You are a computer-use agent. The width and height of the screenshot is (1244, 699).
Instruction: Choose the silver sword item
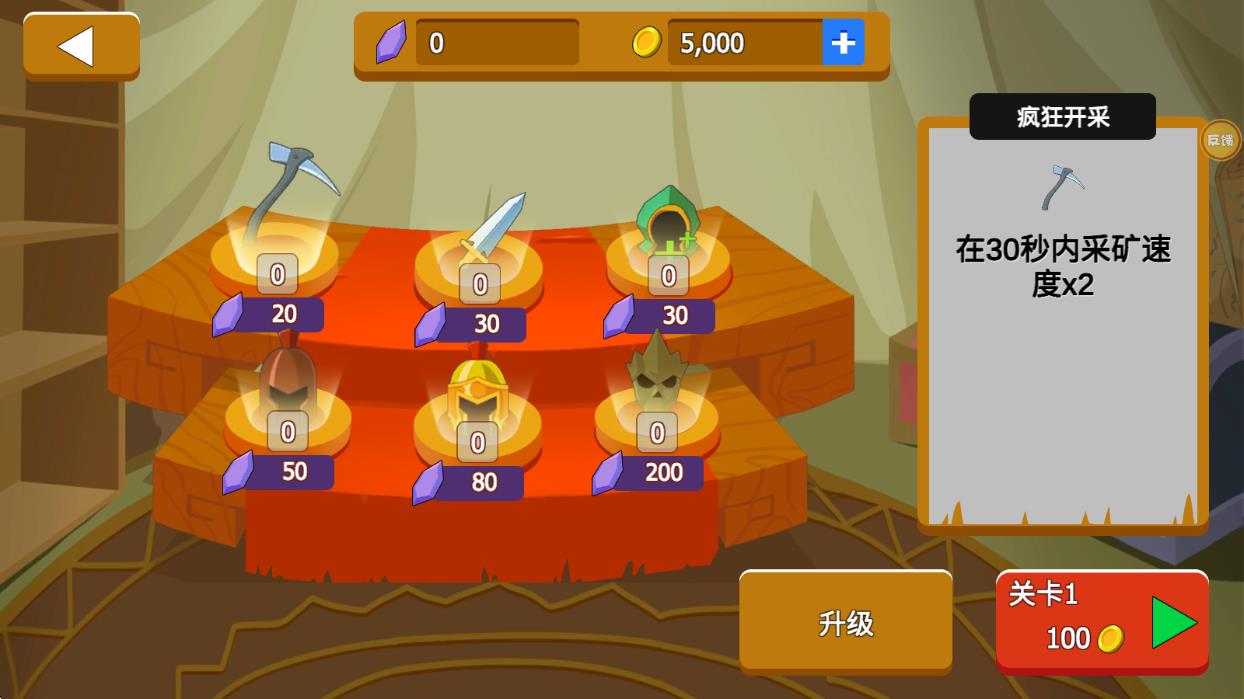point(492,227)
